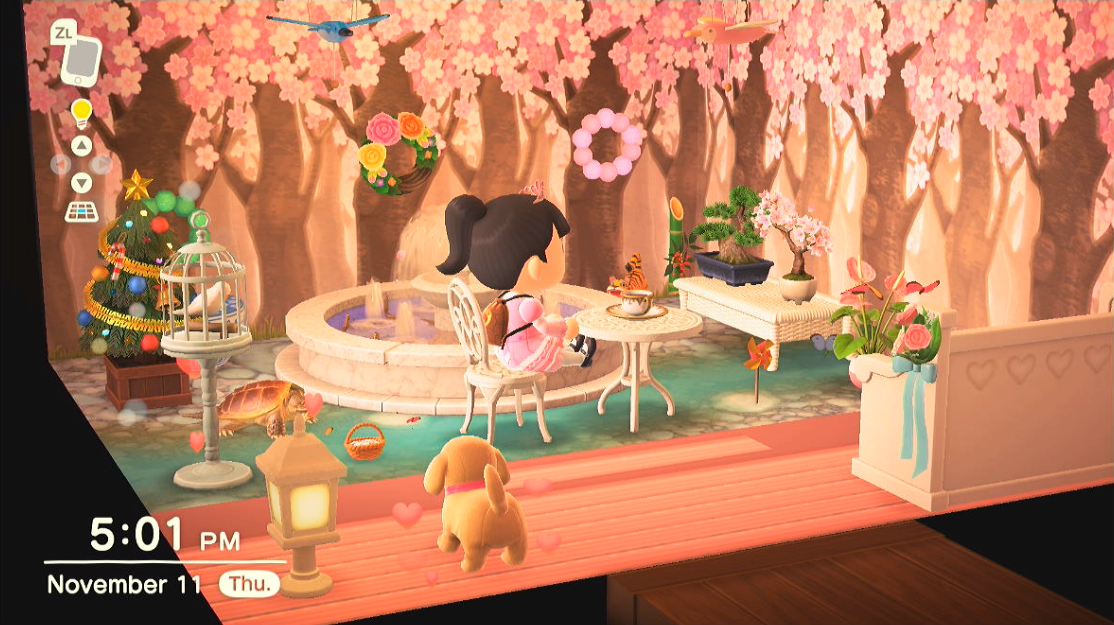Toggle the yellow light bulb lighting icon
Screen dimensions: 1114x625
tap(81, 111)
